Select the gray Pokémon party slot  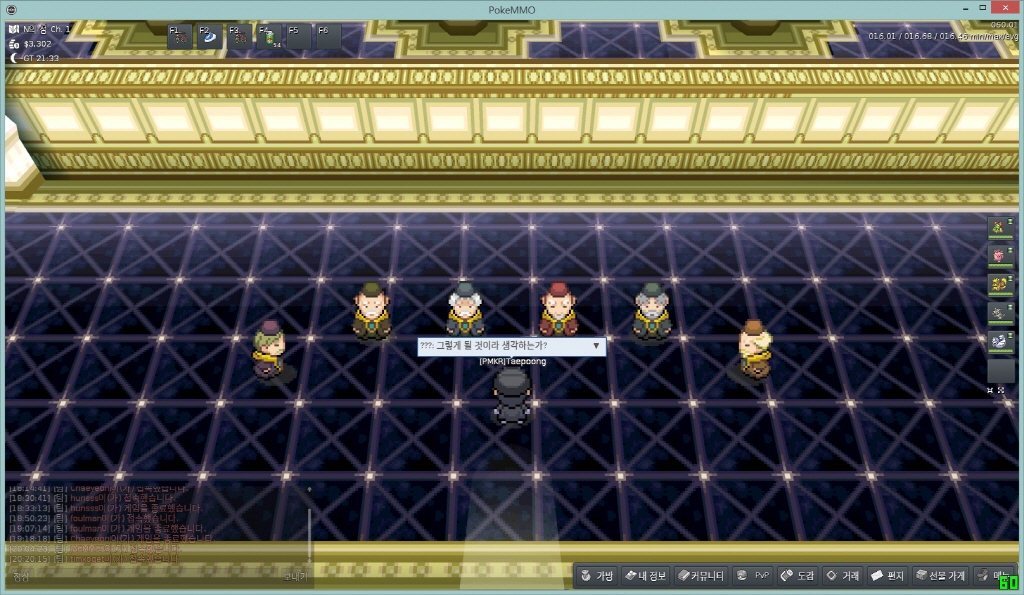1000,312
